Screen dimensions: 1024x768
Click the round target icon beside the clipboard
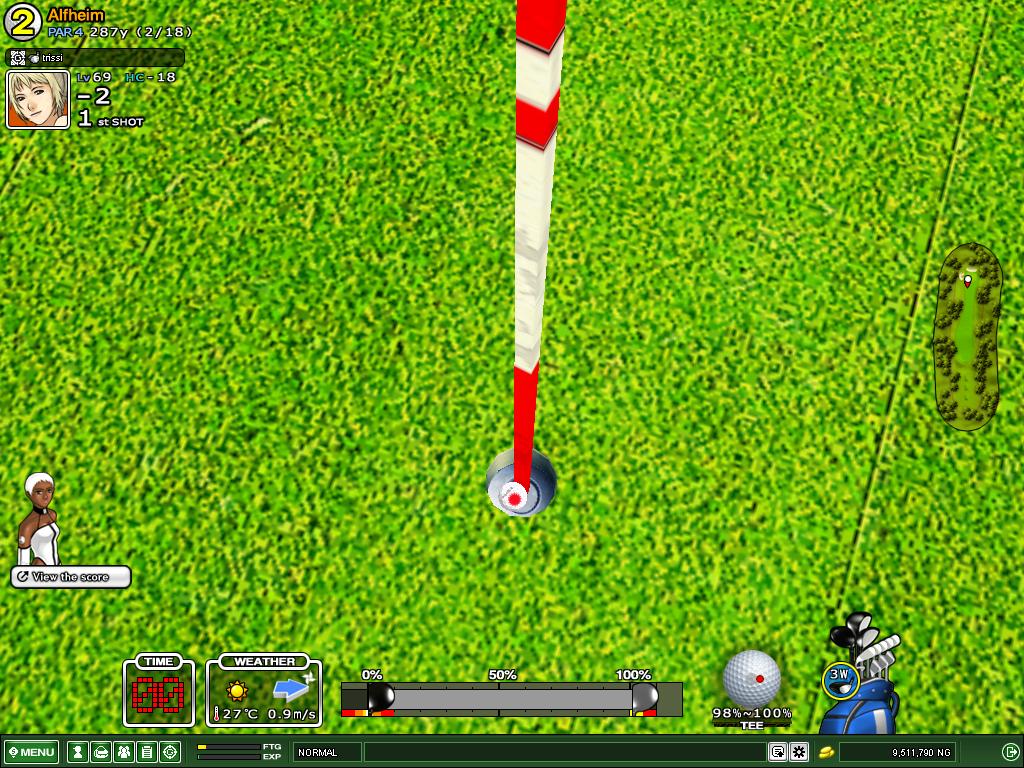click(170, 752)
